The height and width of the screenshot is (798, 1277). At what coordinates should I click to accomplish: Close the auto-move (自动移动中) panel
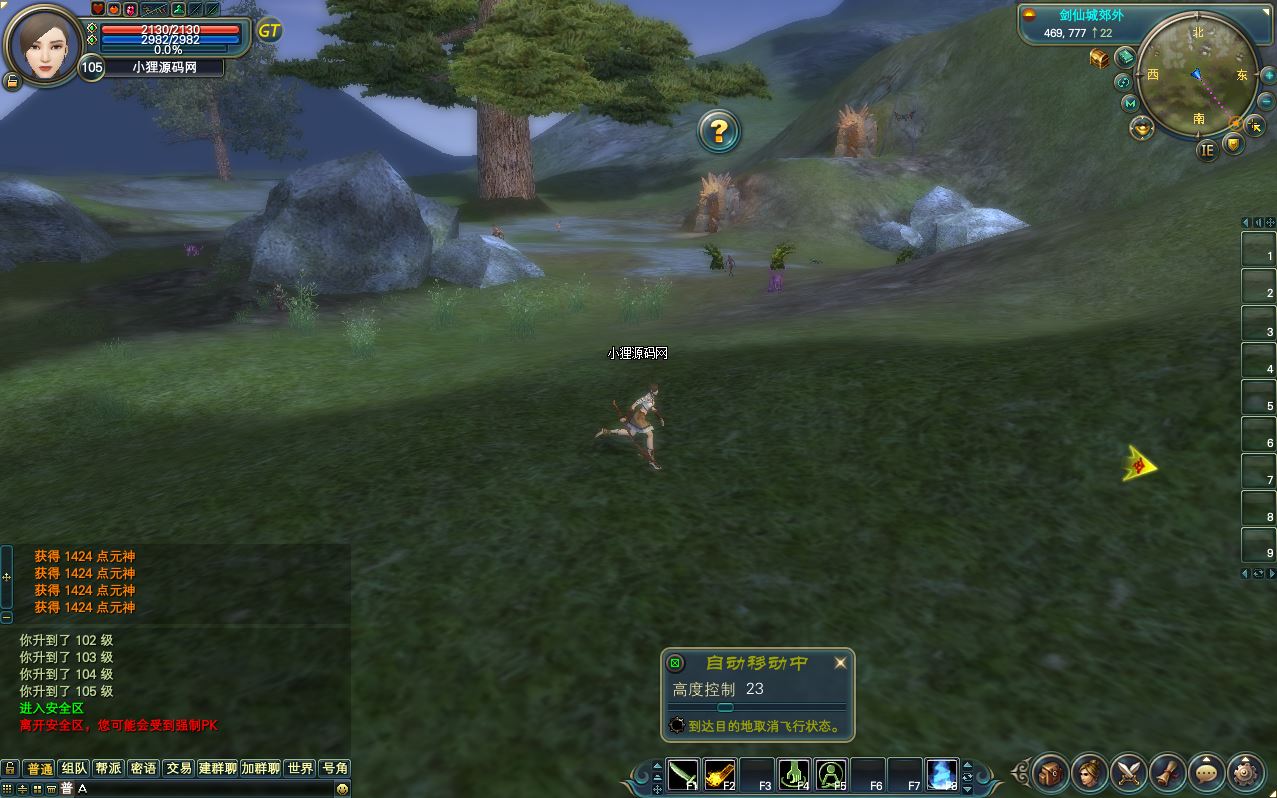click(x=840, y=662)
